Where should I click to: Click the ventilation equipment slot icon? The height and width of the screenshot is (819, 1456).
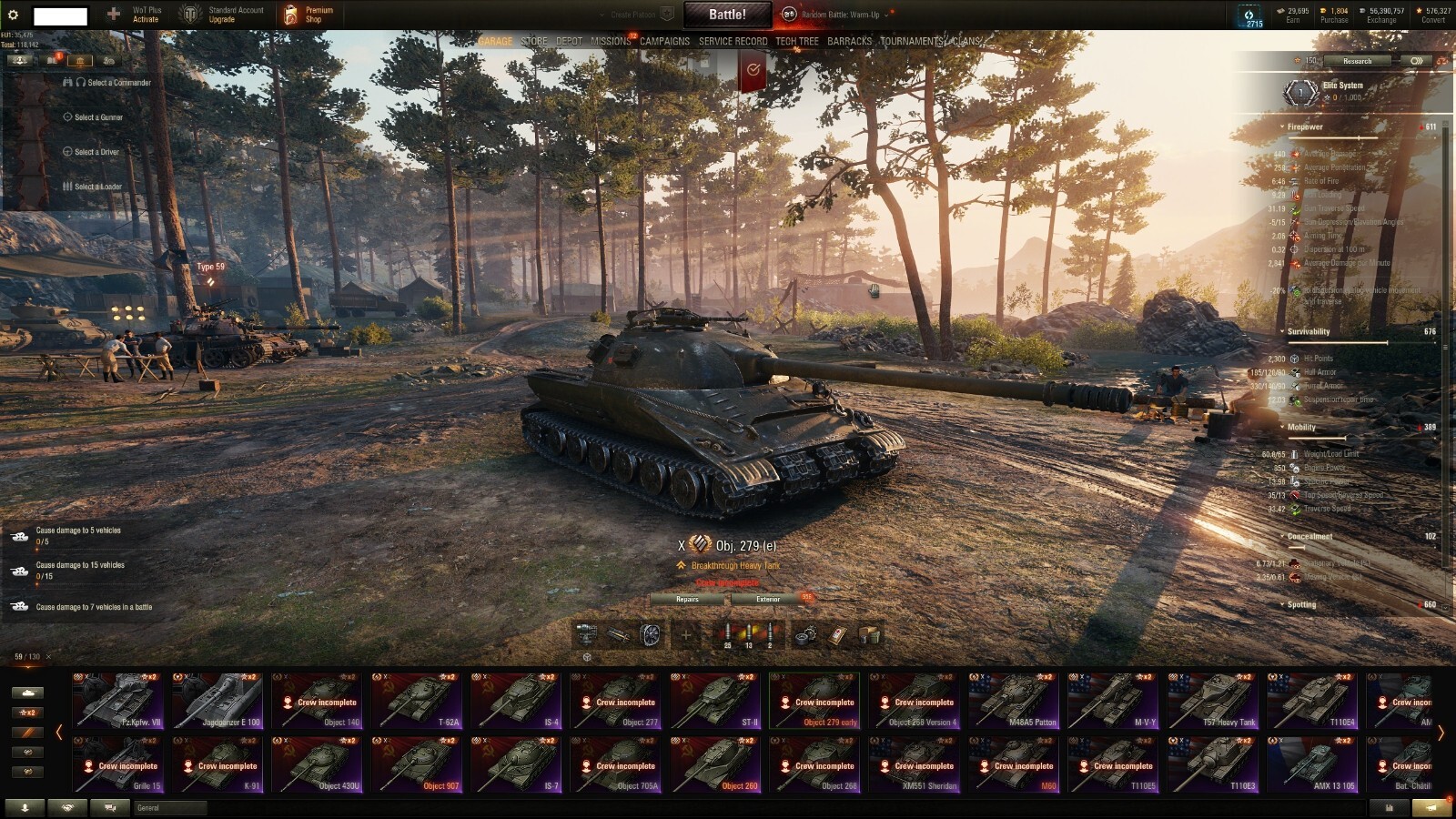[x=650, y=634]
